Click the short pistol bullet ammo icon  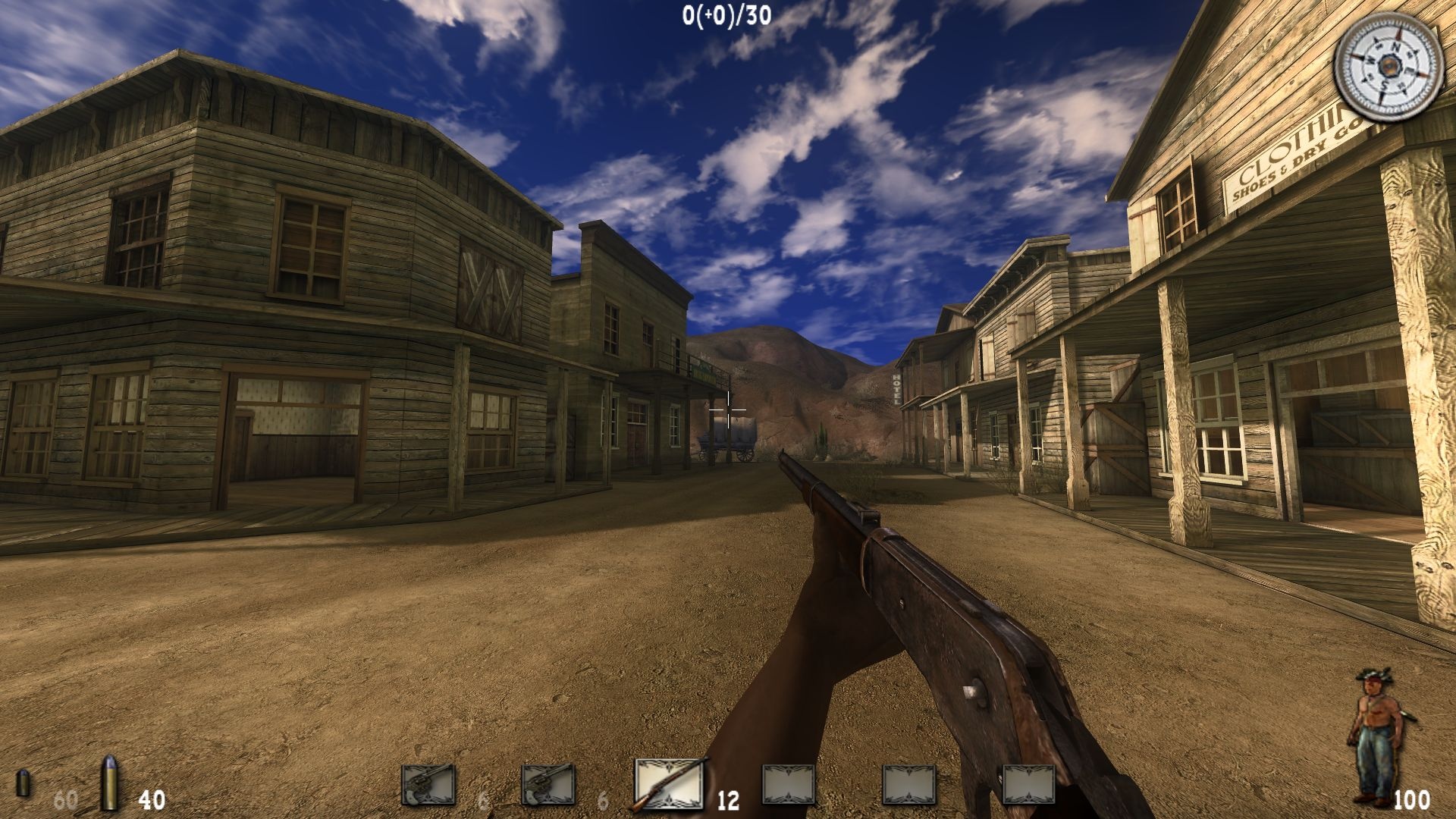coord(24,783)
